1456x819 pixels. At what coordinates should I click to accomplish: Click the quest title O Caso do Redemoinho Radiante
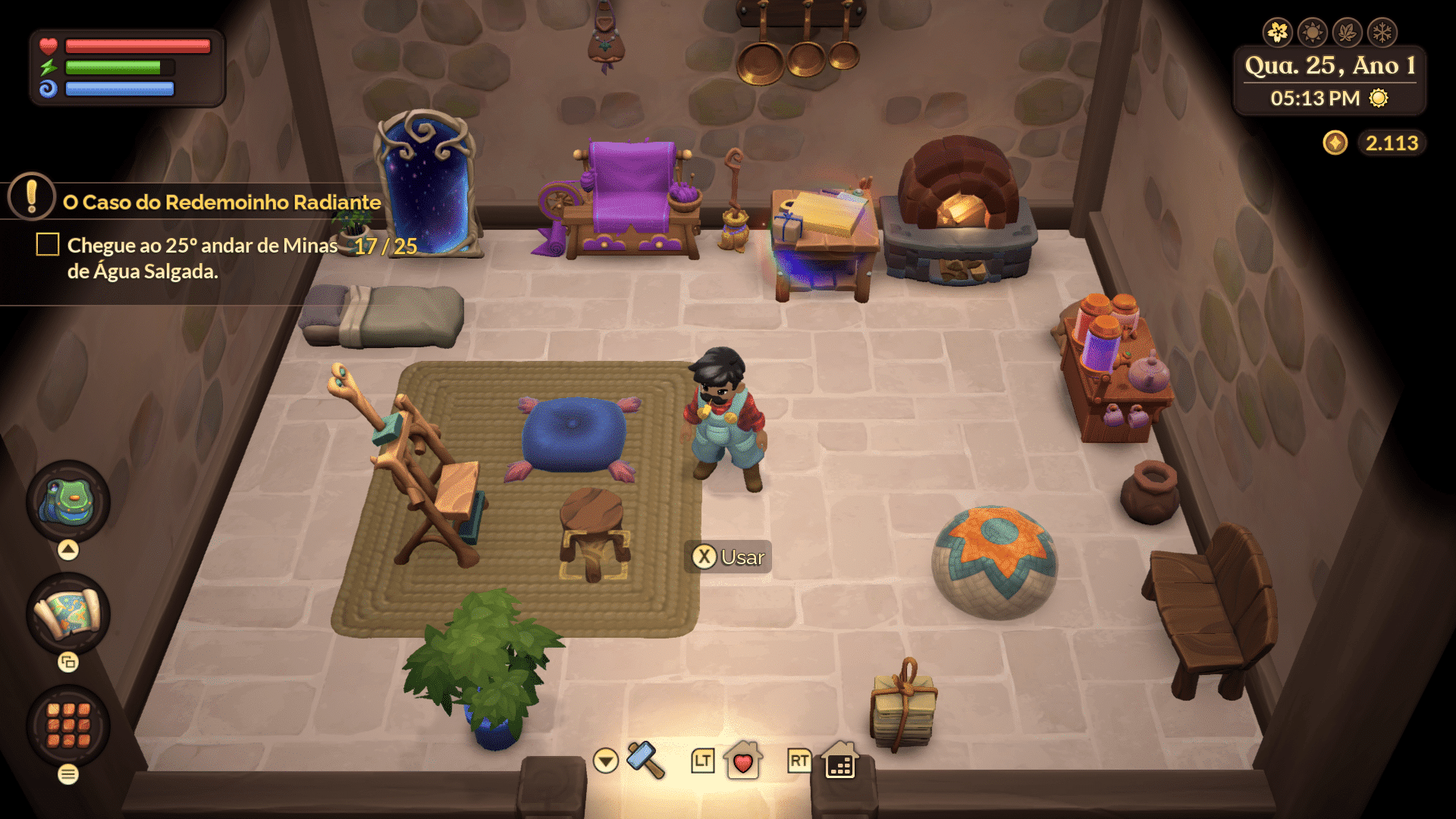pos(221,202)
